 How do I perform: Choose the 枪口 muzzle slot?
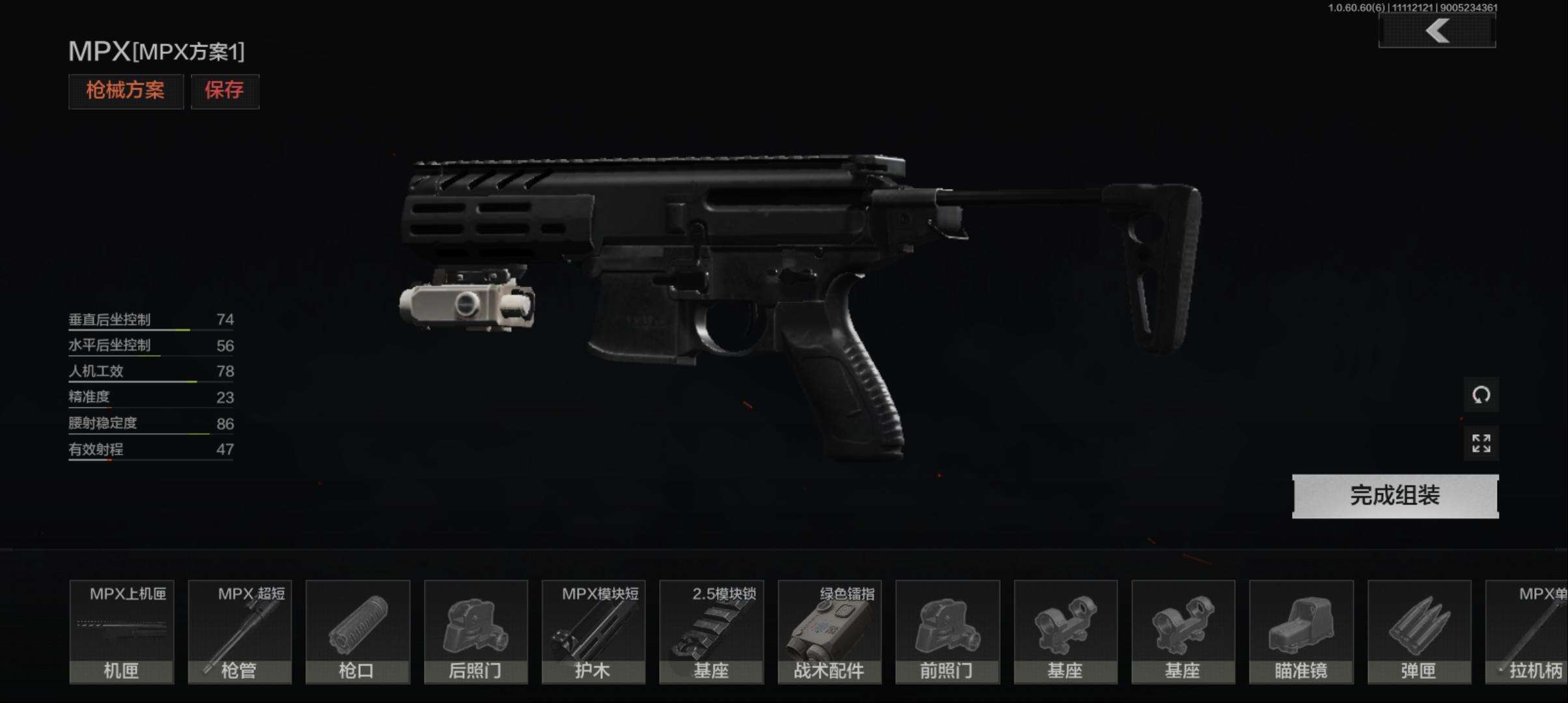(x=357, y=631)
